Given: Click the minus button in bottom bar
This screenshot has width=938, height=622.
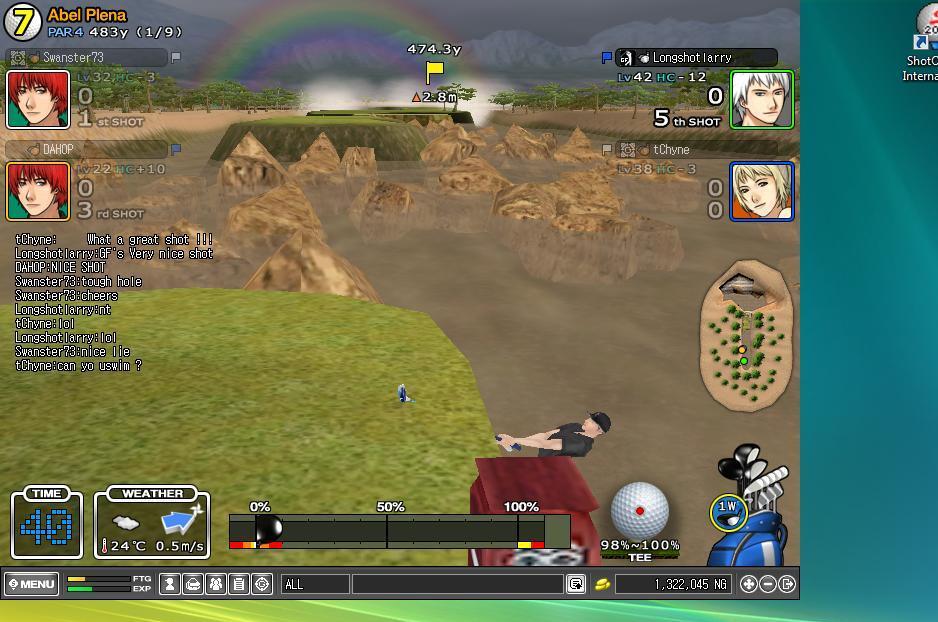Looking at the screenshot, I should [x=768, y=584].
